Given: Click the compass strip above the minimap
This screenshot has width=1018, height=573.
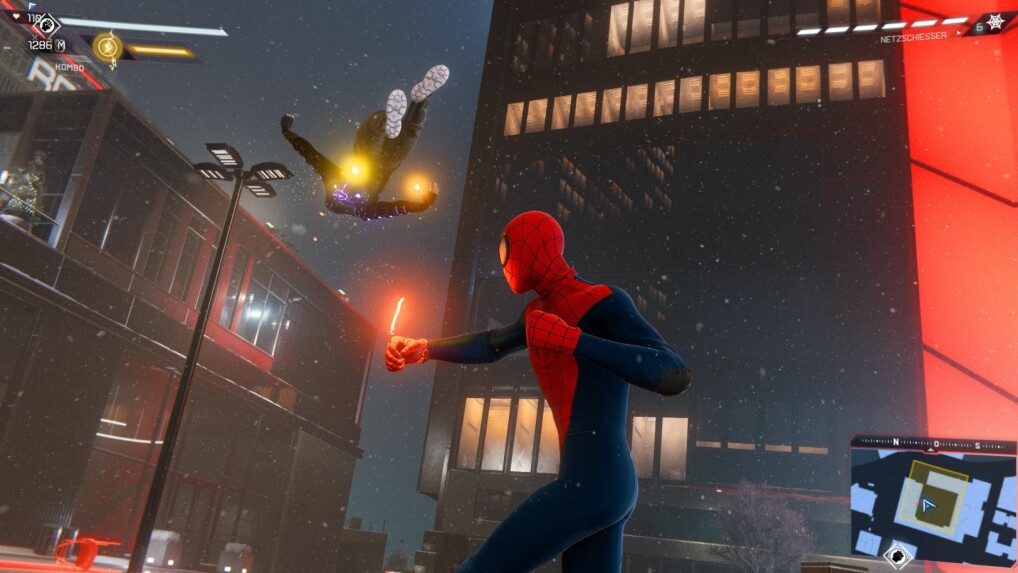Looking at the screenshot, I should pos(932,443).
